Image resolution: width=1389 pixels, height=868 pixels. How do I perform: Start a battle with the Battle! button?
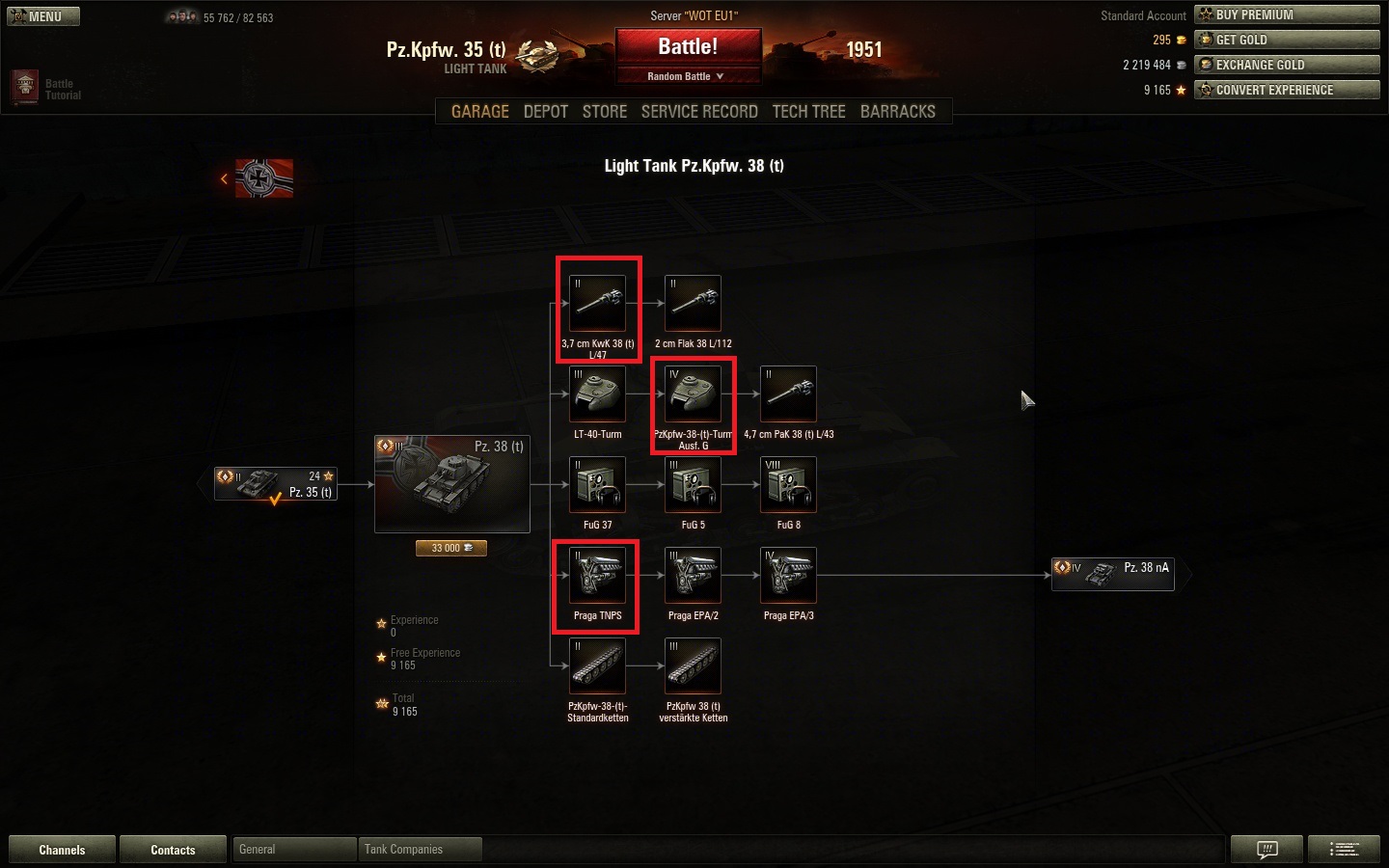(688, 47)
